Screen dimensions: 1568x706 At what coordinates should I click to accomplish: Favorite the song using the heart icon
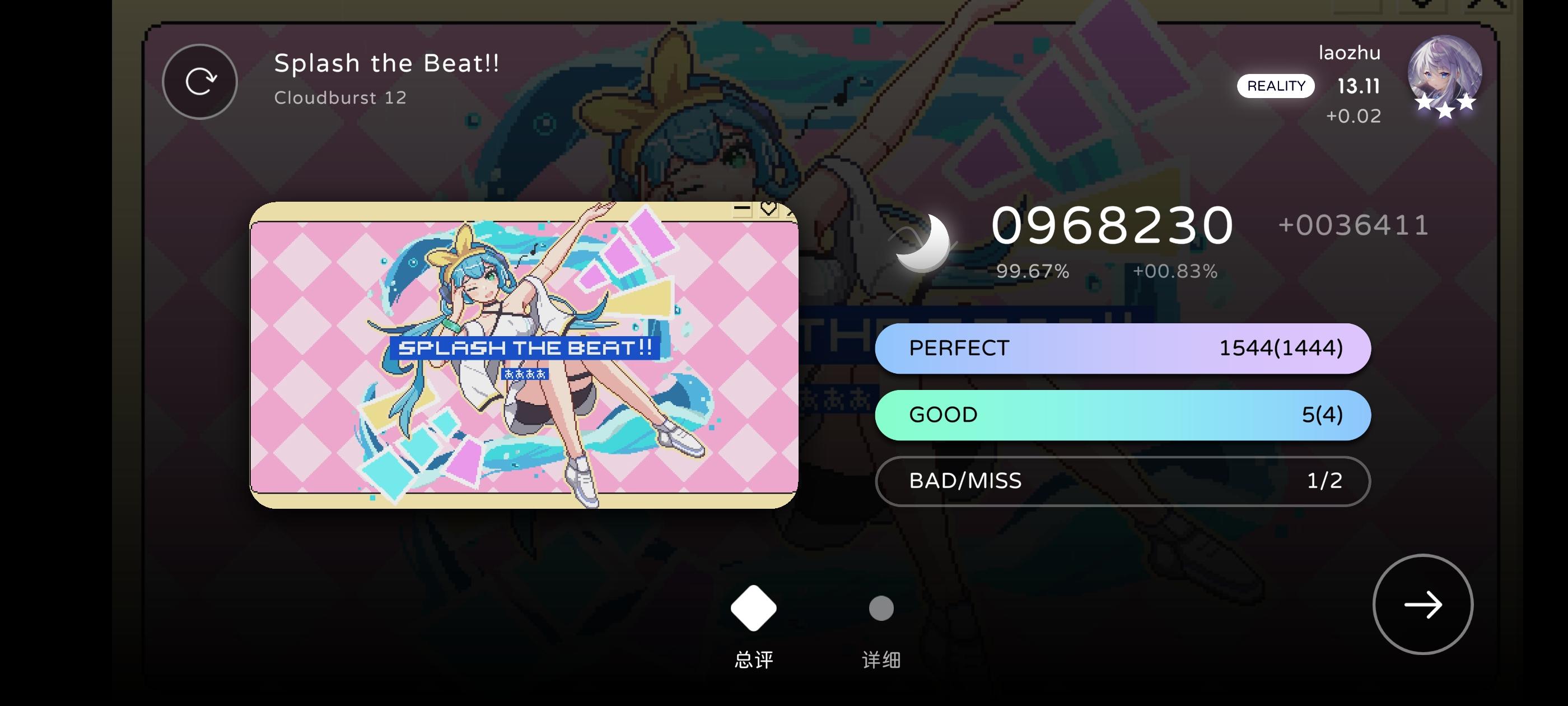pyautogui.click(x=768, y=208)
